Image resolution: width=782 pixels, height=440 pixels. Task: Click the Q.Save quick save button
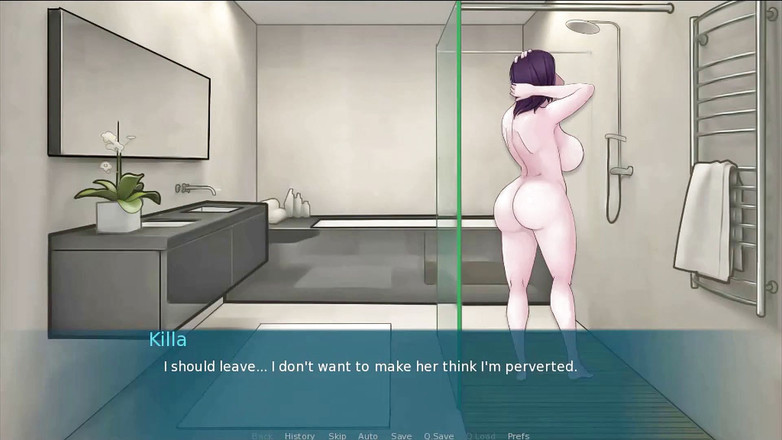(438, 436)
